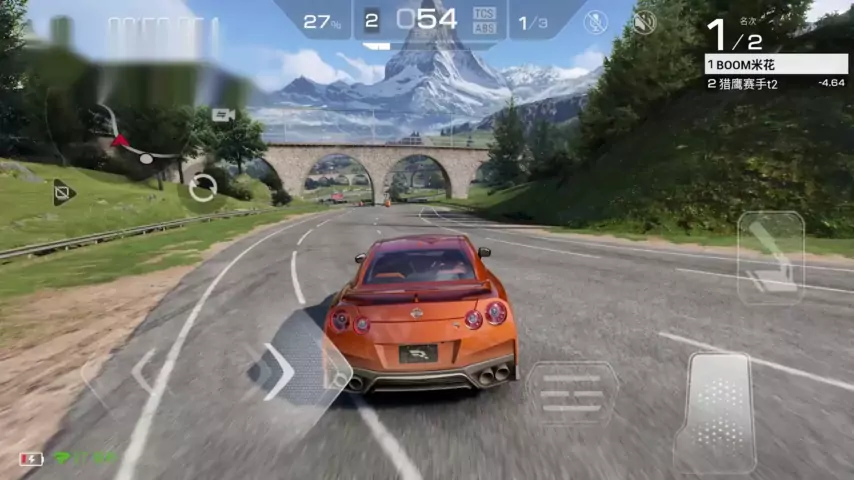Reset the car with the circular arrow icon
The height and width of the screenshot is (480, 854).
tap(203, 187)
